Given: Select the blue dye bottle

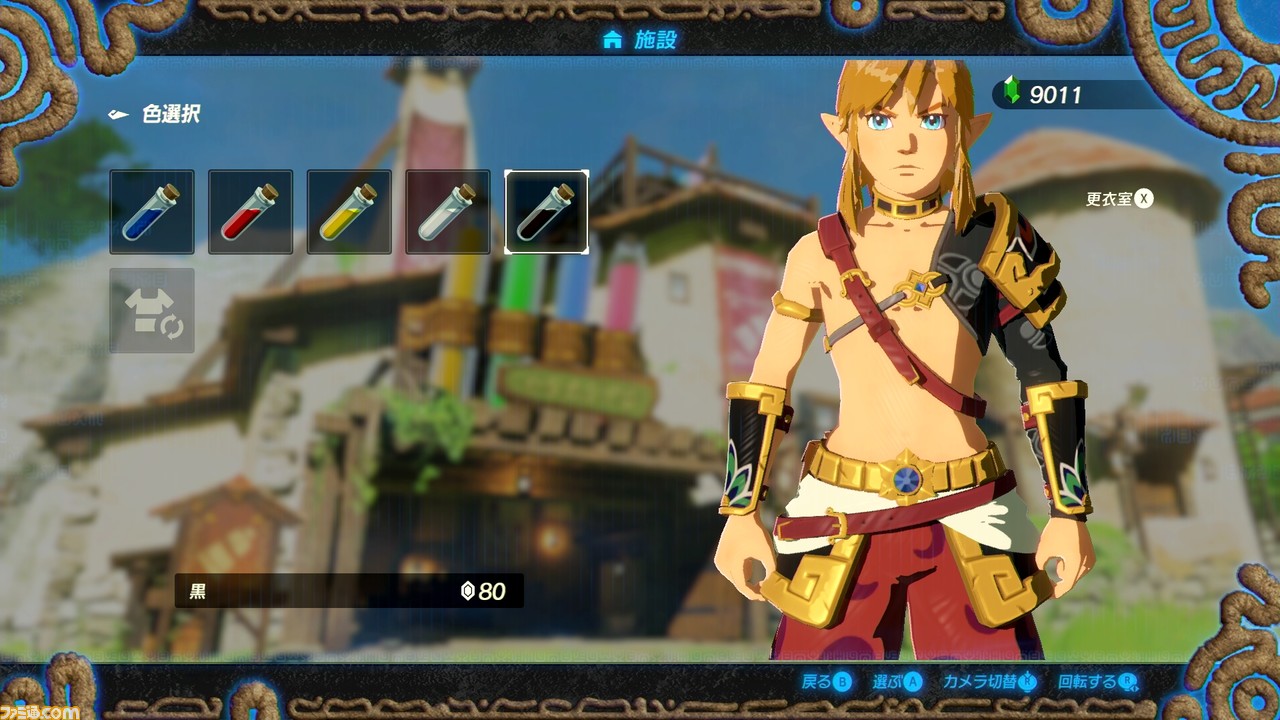Looking at the screenshot, I should pyautogui.click(x=151, y=211).
